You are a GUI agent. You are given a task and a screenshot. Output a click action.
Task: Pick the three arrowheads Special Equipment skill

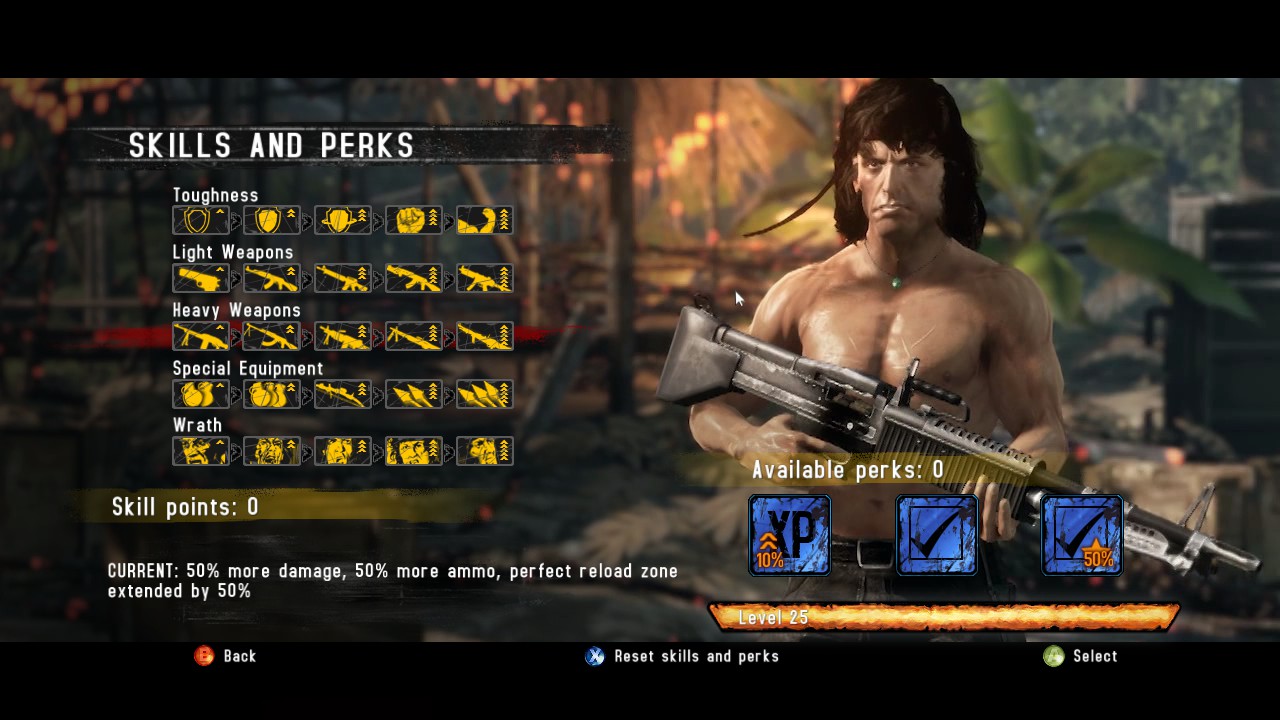coord(485,394)
